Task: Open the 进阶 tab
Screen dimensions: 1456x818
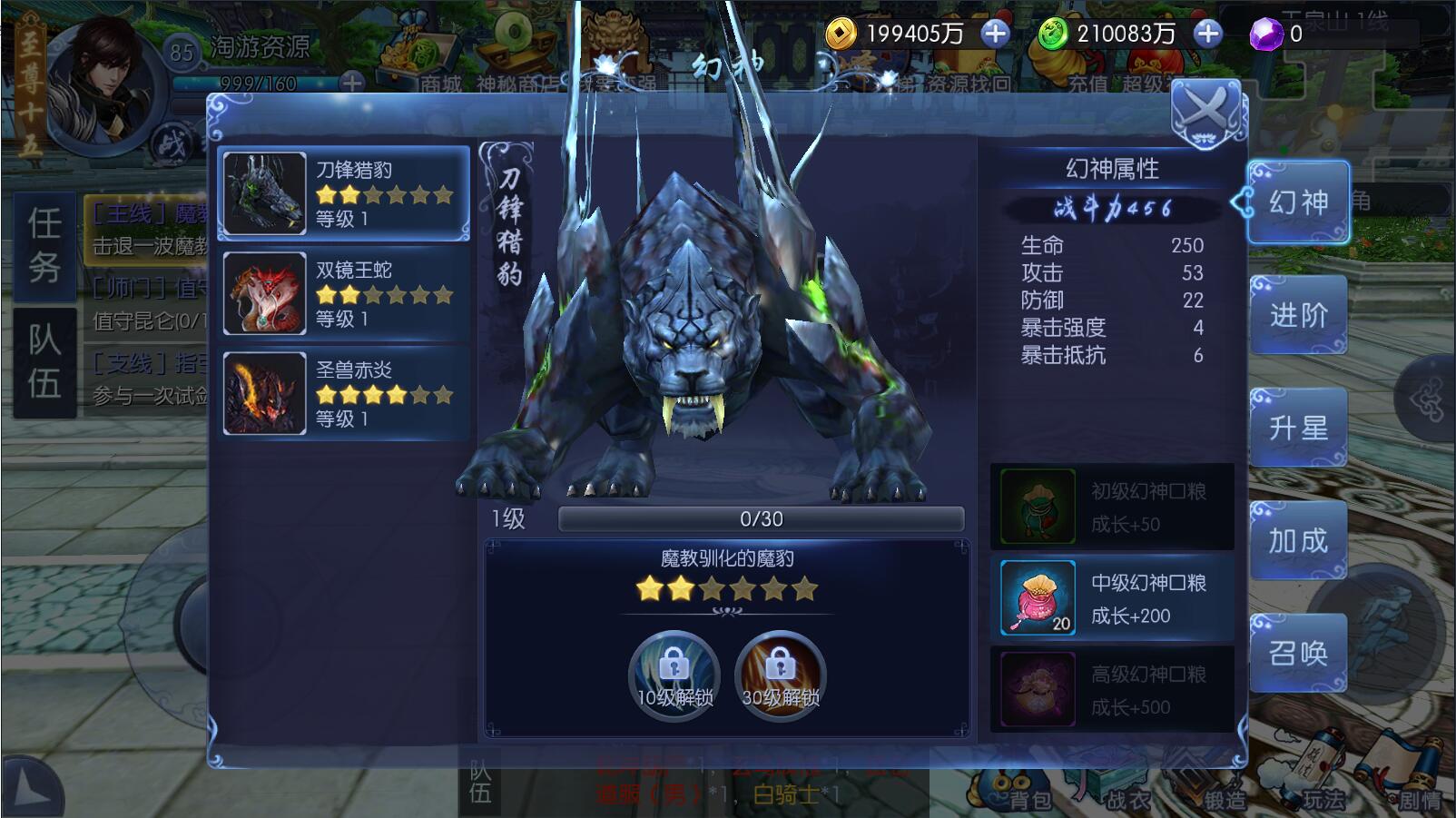Action: (1298, 315)
